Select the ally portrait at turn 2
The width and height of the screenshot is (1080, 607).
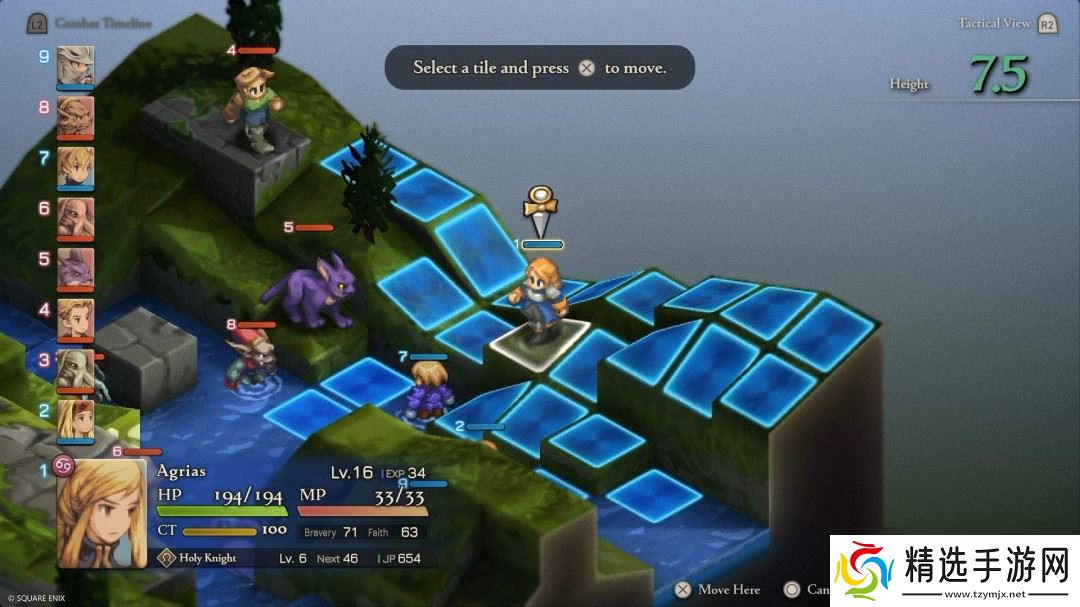click(x=76, y=420)
